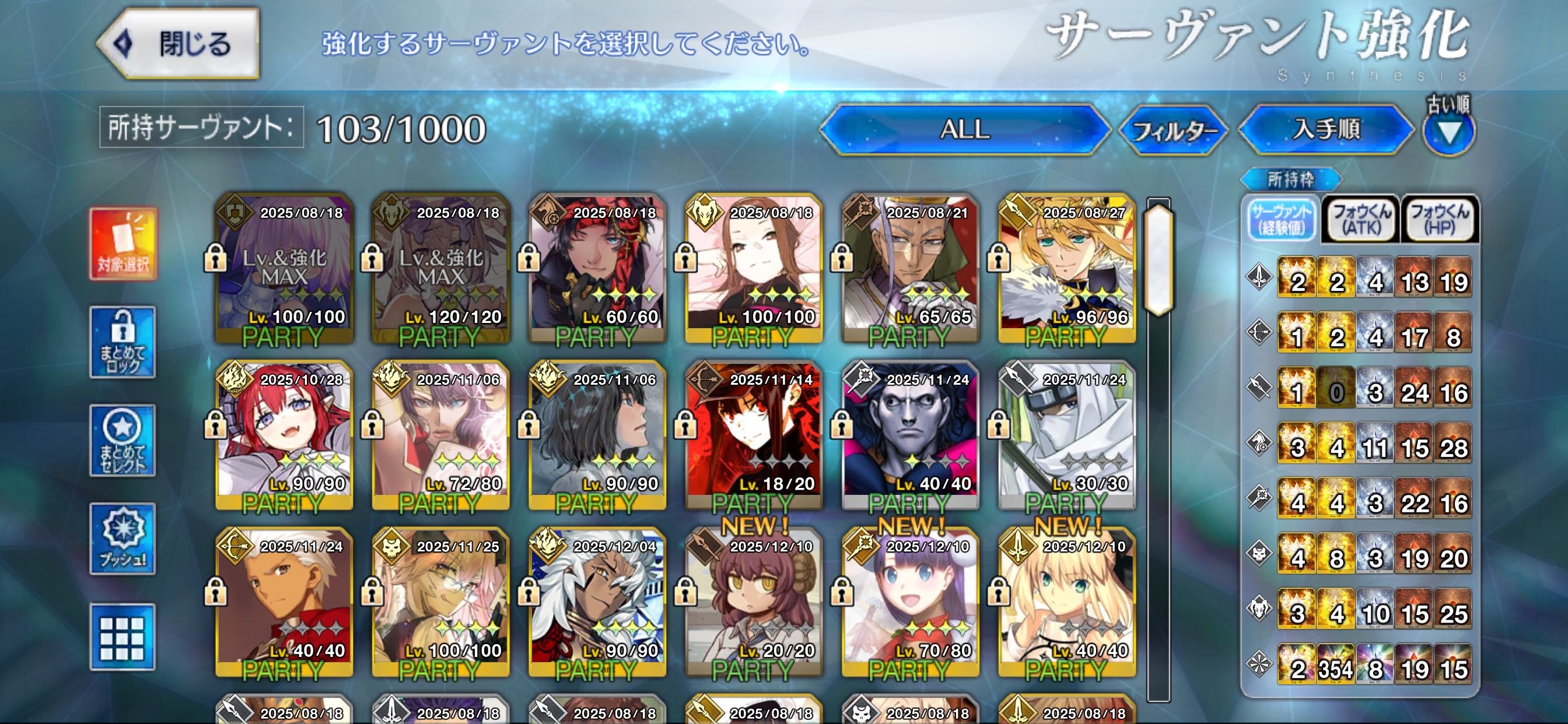Select the Lv. 70/80 servant dated 2025/12/10
The image size is (1568, 724).
[x=911, y=602]
